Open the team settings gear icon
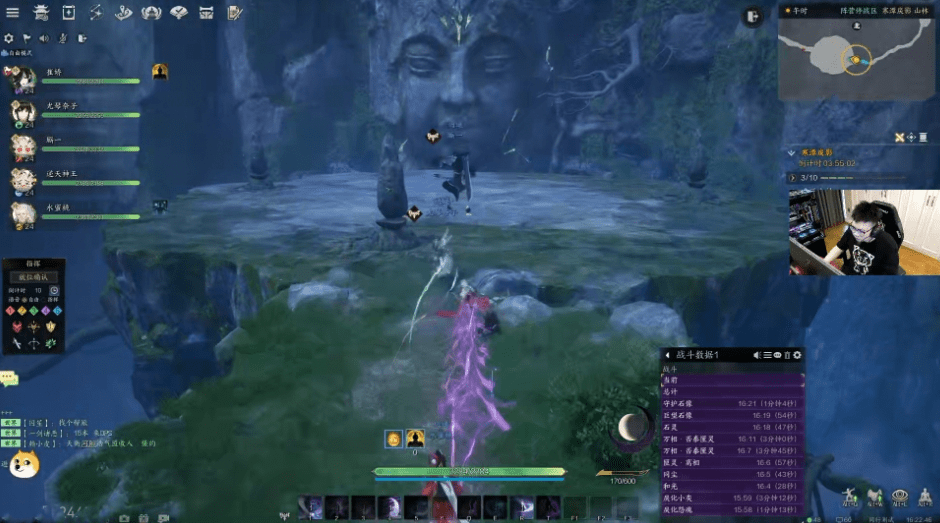This screenshot has width=940, height=523. [9, 39]
